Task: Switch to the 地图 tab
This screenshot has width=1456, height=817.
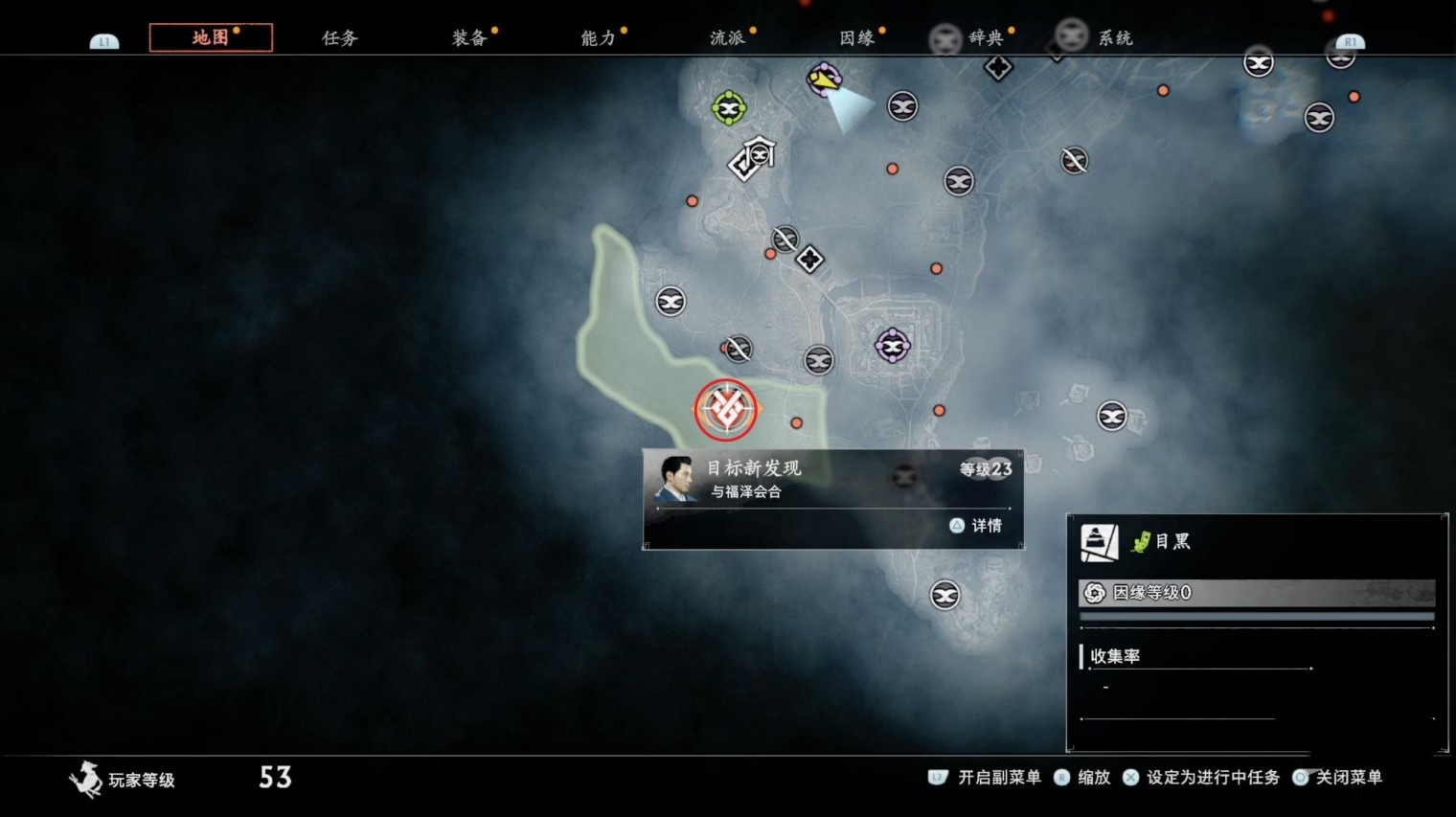Action: click(211, 38)
